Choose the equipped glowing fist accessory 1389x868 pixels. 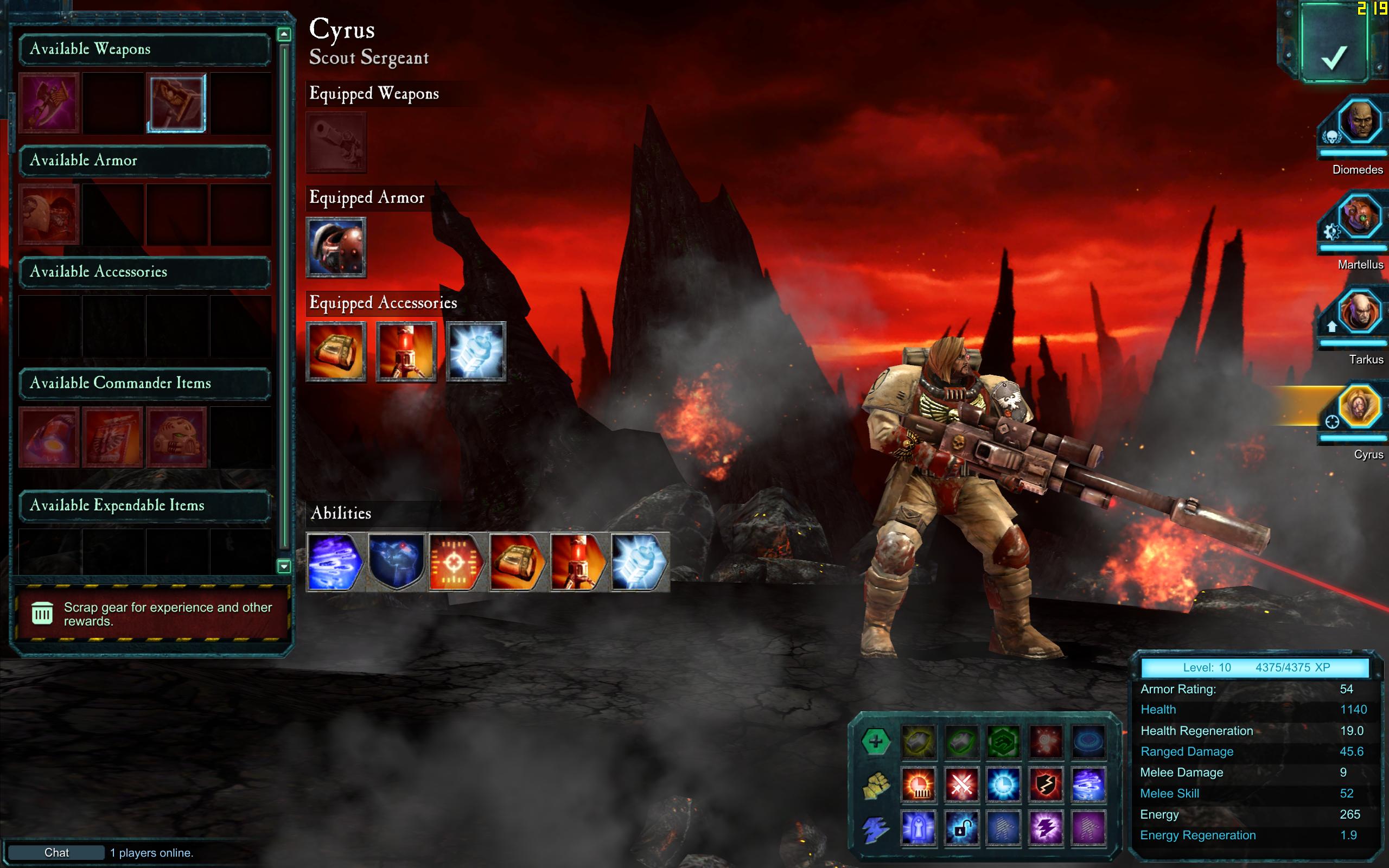476,352
